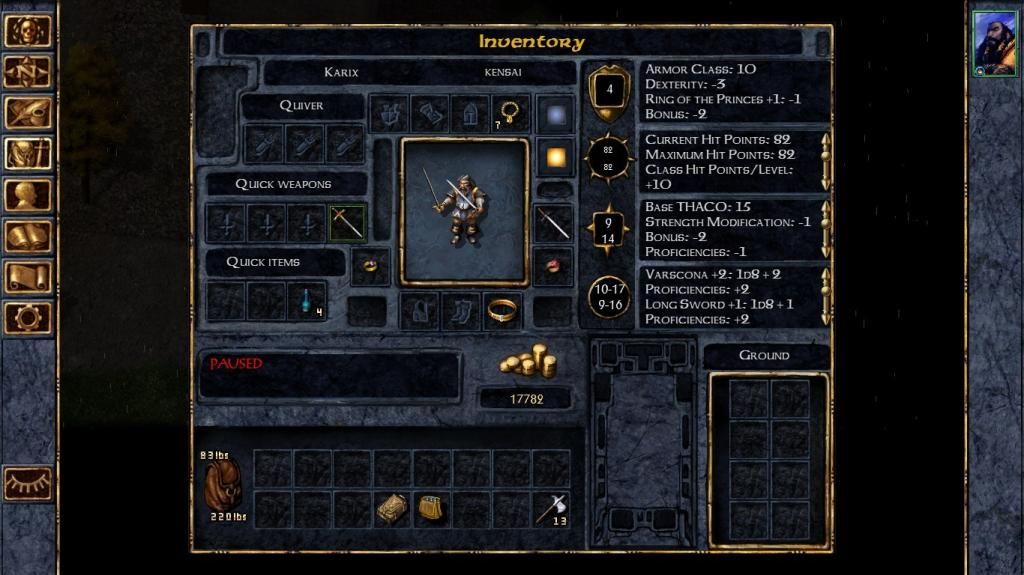Select Karix's portrait in the party bar
The width and height of the screenshot is (1024, 575).
(994, 44)
